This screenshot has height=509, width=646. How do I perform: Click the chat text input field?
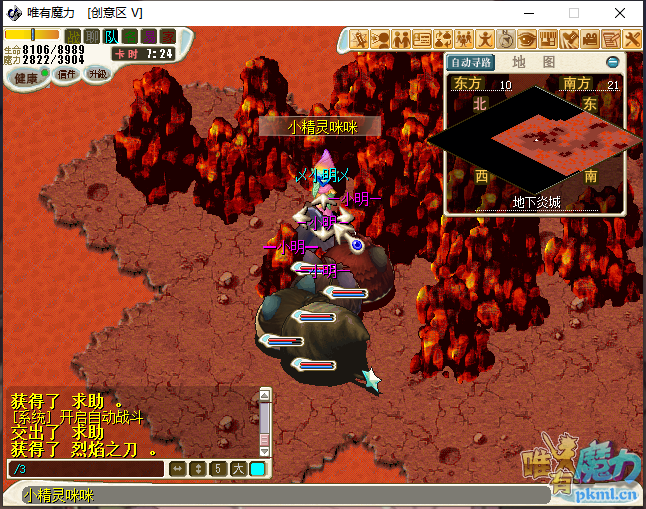pos(85,468)
